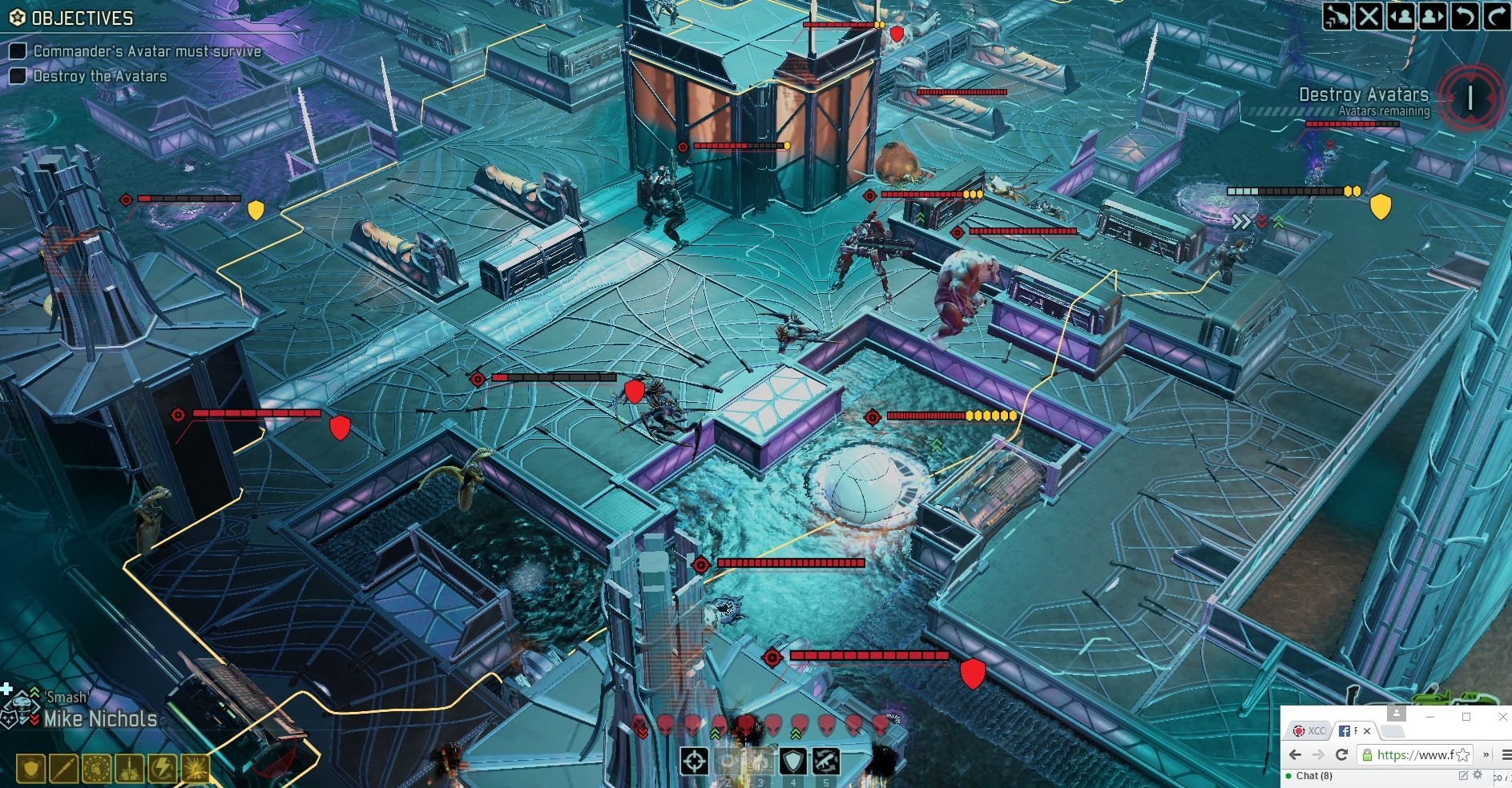The image size is (1512, 788).
Task: Activate the shield Hunker Down ability
Action: coord(793,761)
